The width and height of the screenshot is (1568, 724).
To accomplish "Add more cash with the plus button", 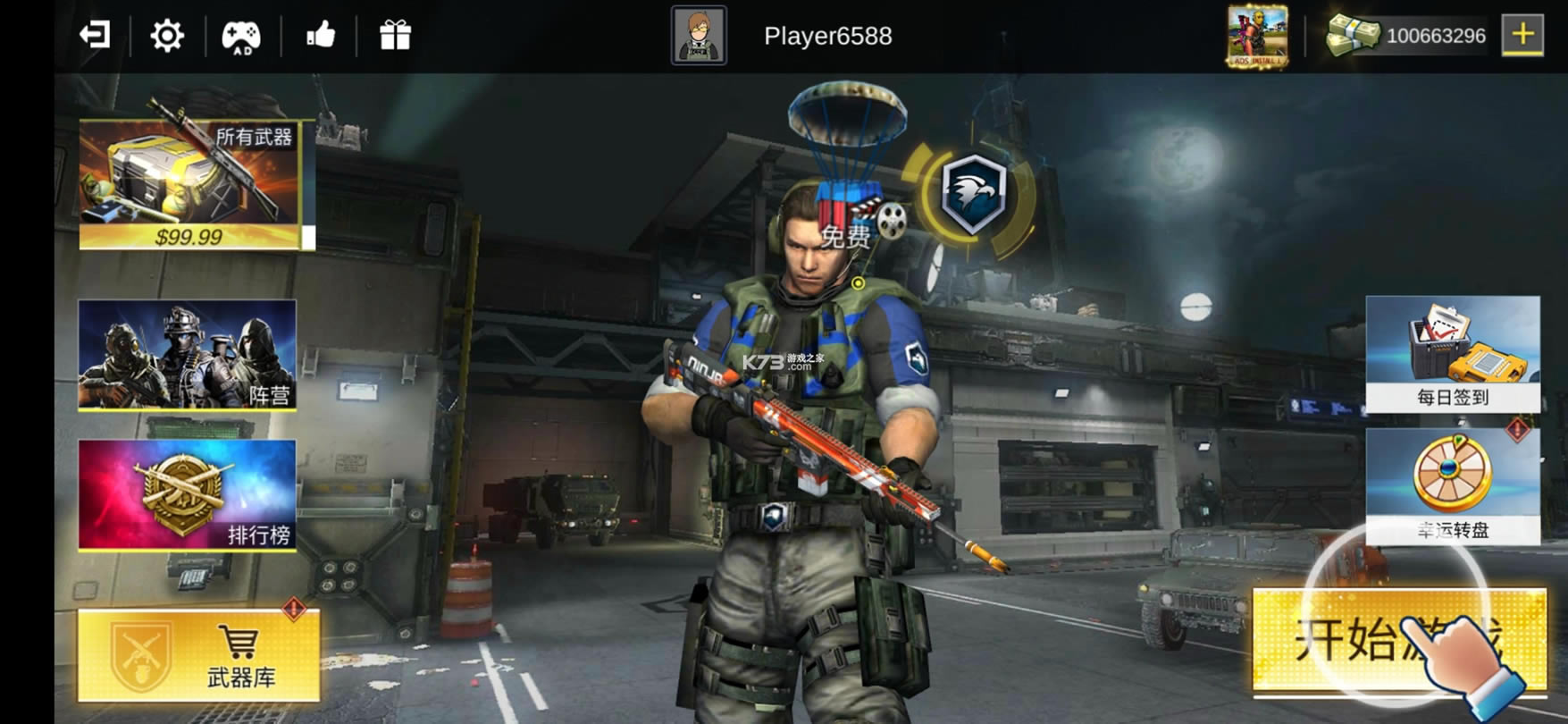I will [1522, 36].
